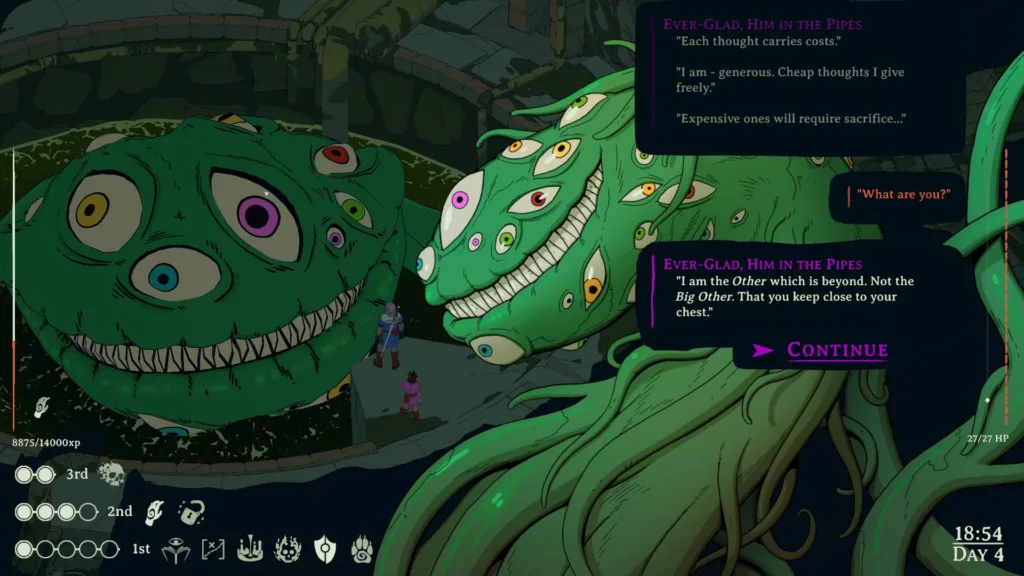Viewport: 1024px width, 576px height.
Task: Activate the splashing fountain spell icon
Action: click(x=250, y=549)
